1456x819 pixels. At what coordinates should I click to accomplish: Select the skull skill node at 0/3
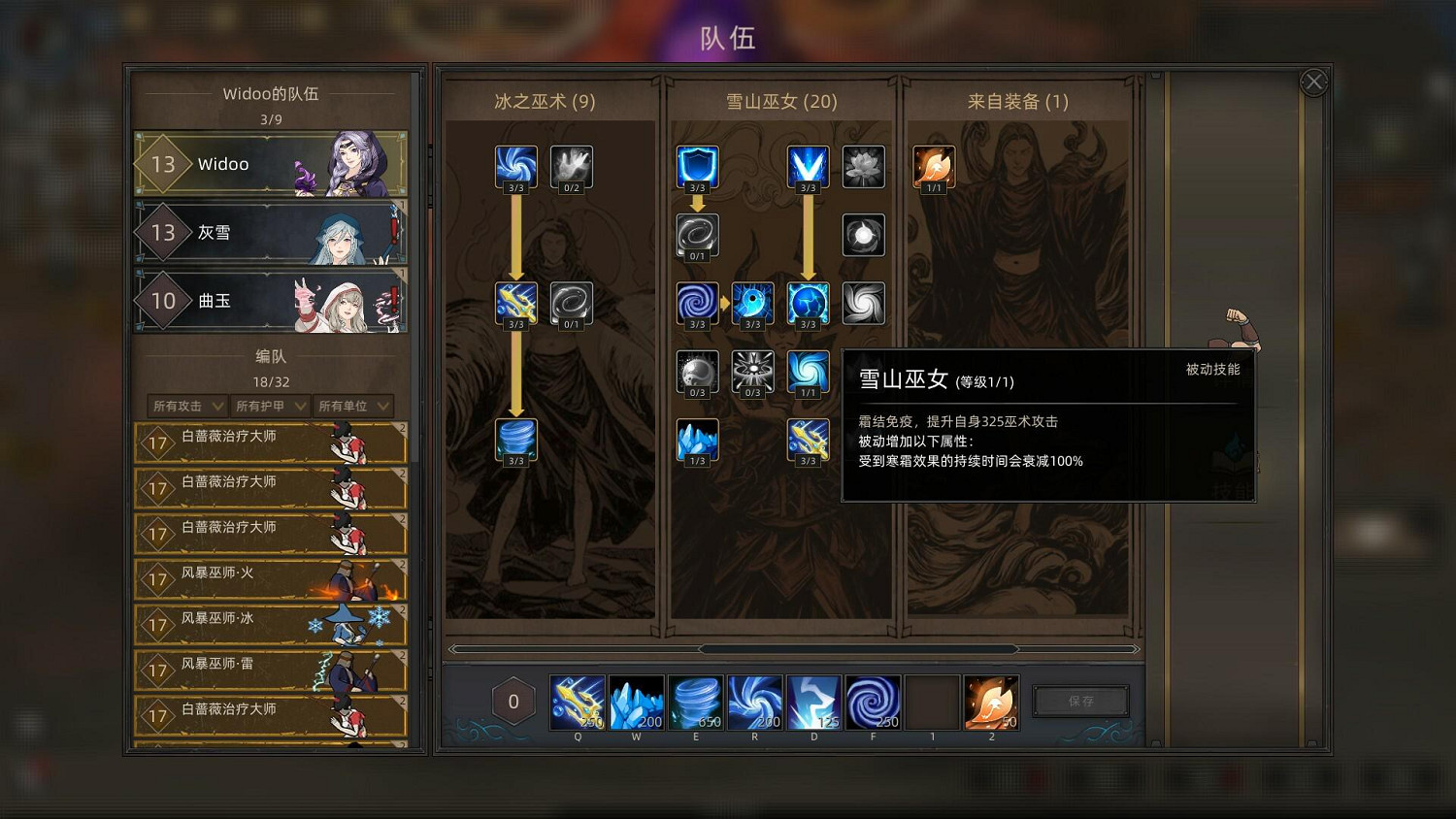pyautogui.click(x=696, y=372)
